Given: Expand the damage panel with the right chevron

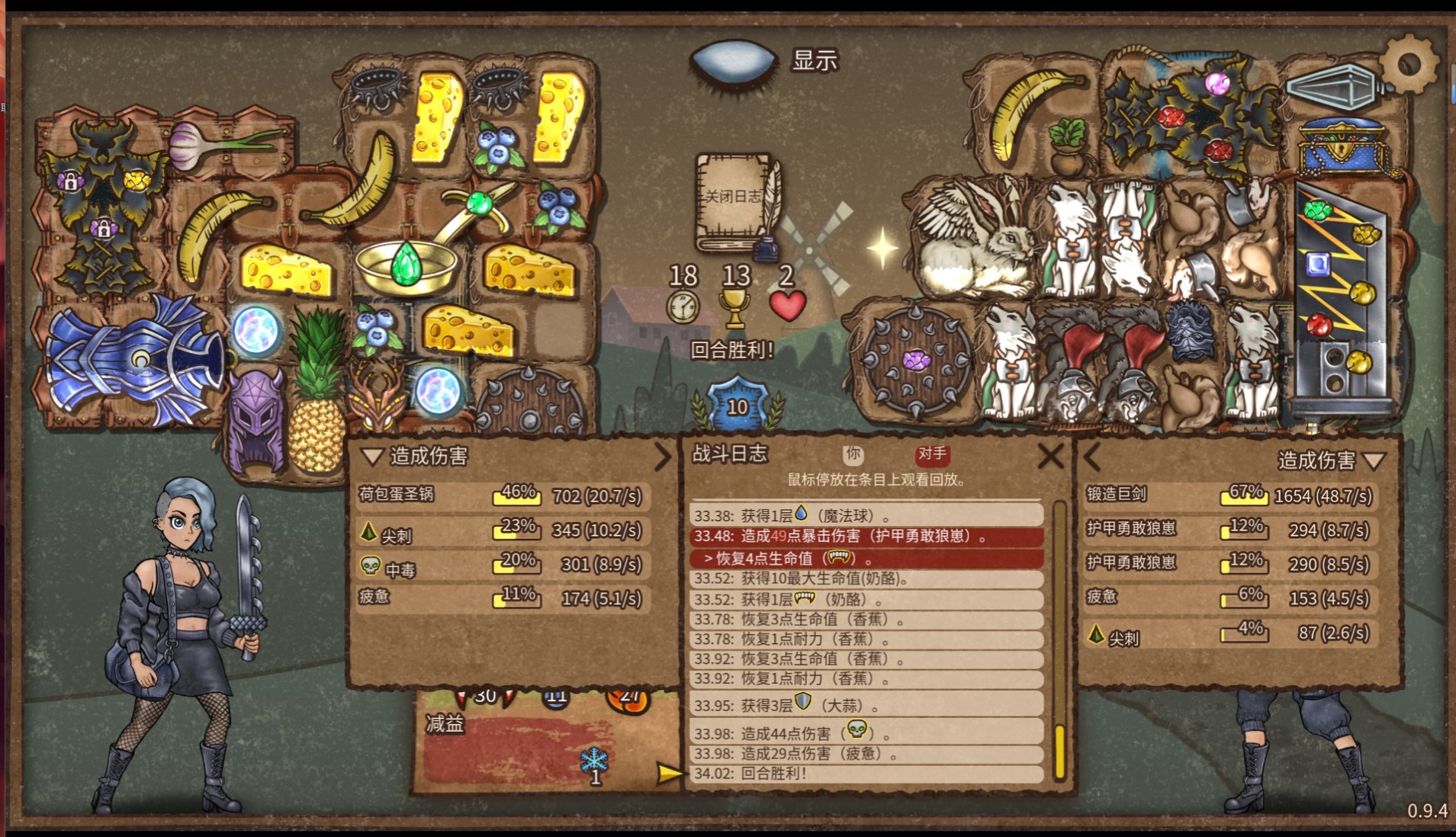Looking at the screenshot, I should [x=662, y=458].
